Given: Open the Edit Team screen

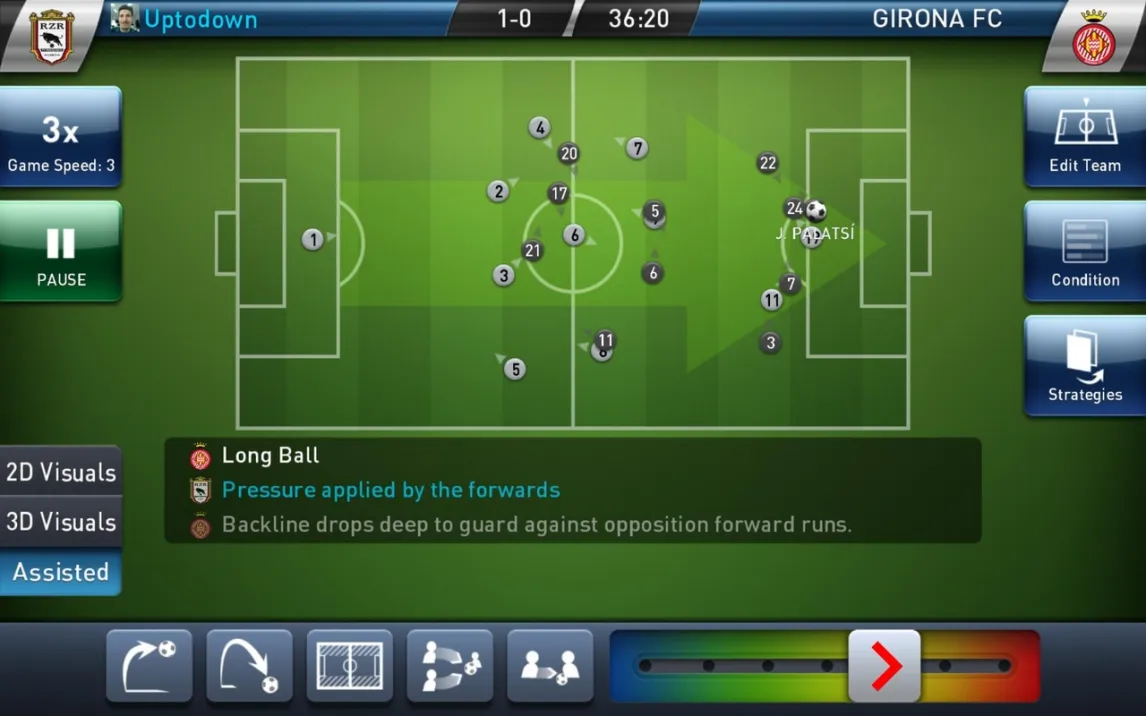Looking at the screenshot, I should click(x=1084, y=137).
